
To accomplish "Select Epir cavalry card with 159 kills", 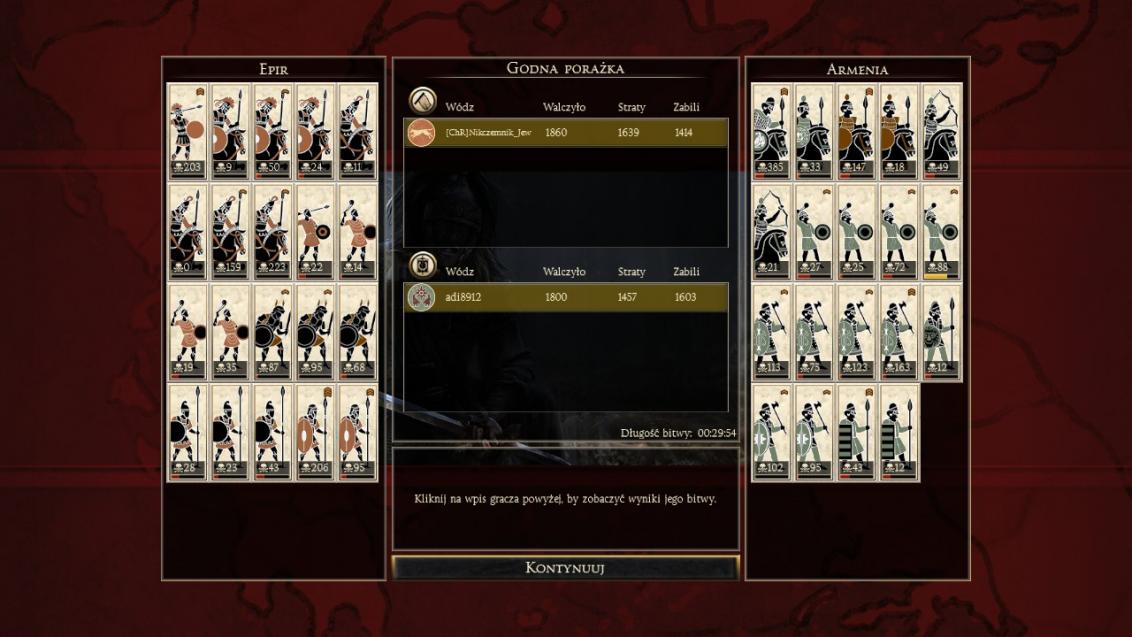I will (x=231, y=231).
